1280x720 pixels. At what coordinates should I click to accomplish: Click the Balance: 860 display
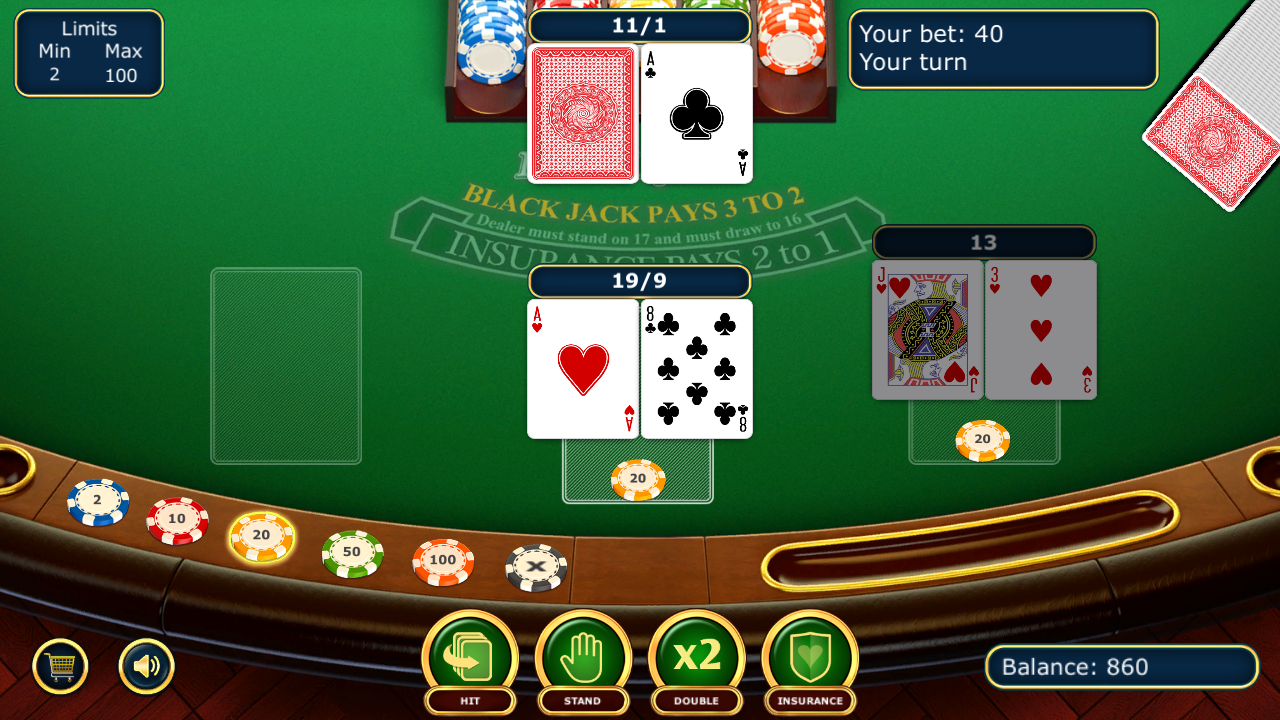tap(1120, 666)
